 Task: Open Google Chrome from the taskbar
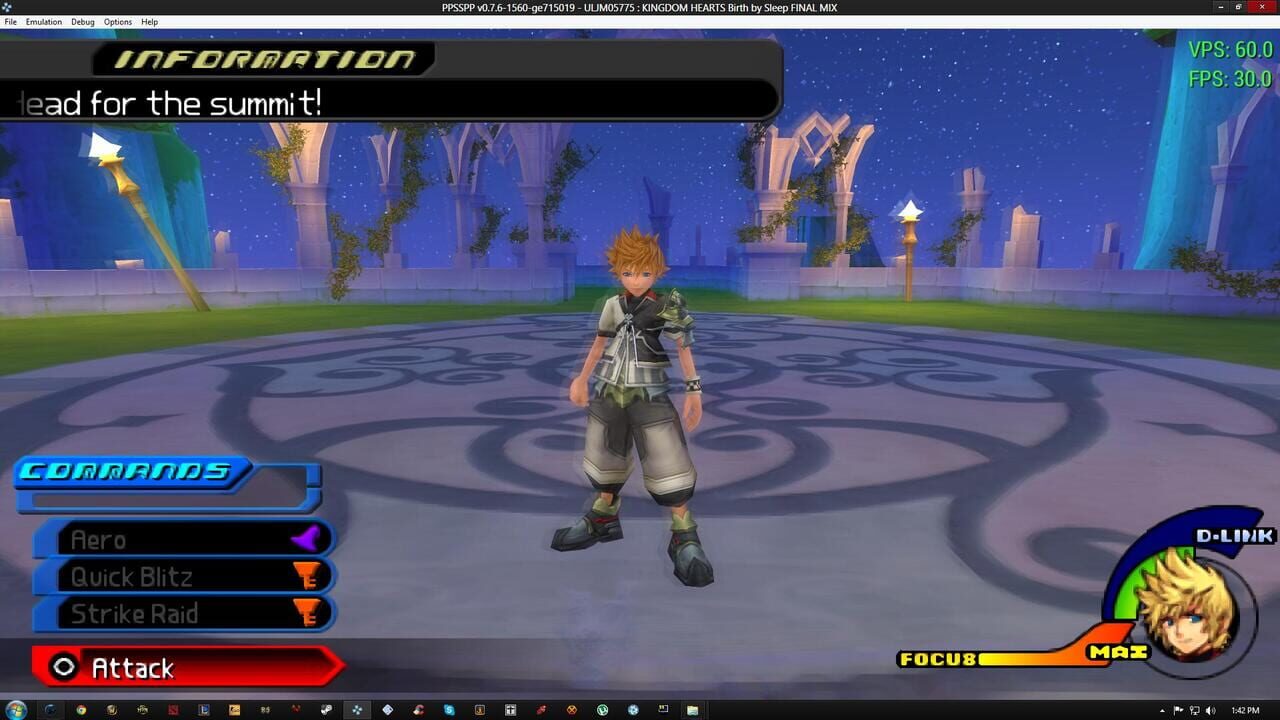click(82, 711)
